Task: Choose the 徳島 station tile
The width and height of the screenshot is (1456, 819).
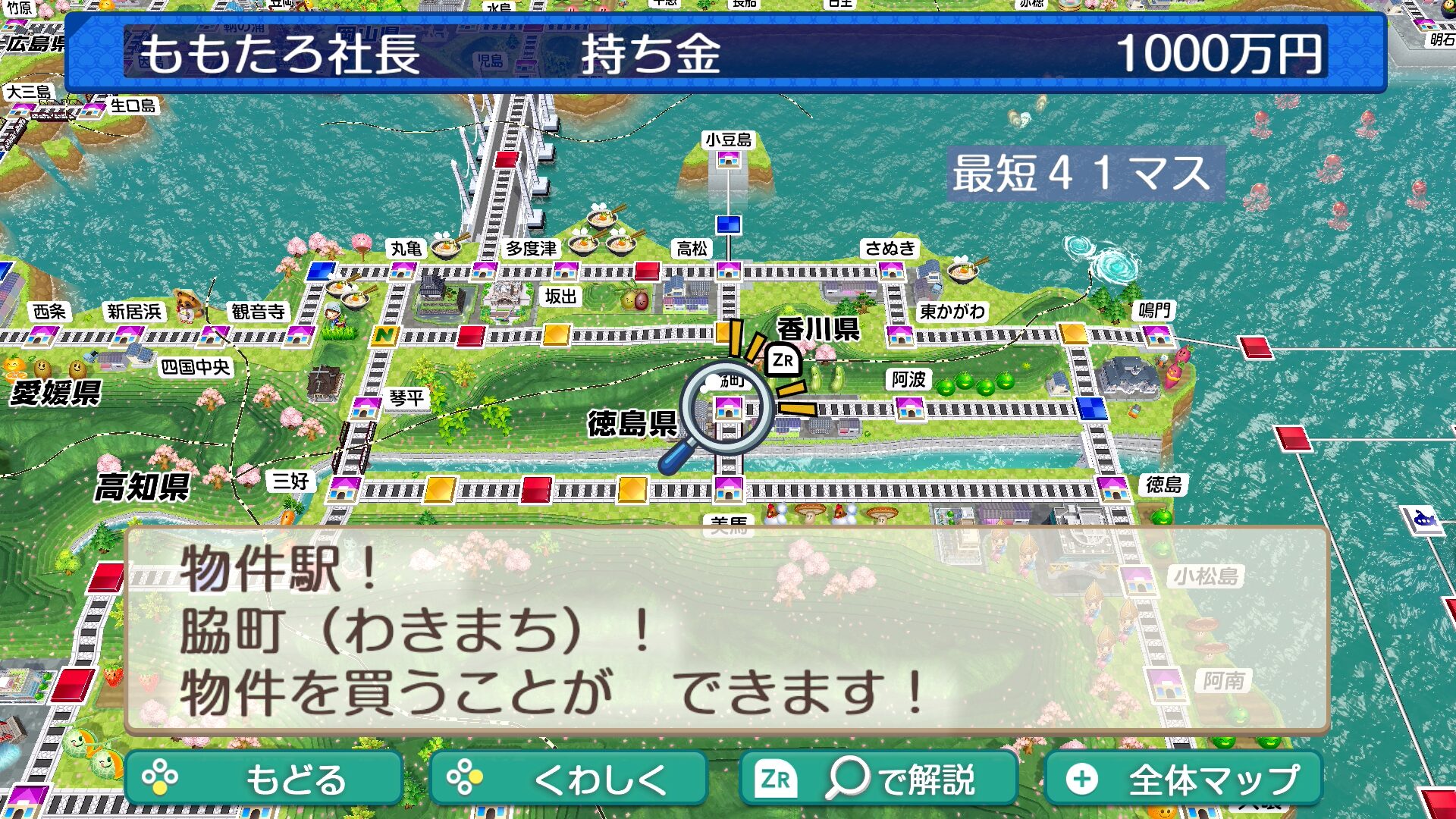Action: 1113,488
